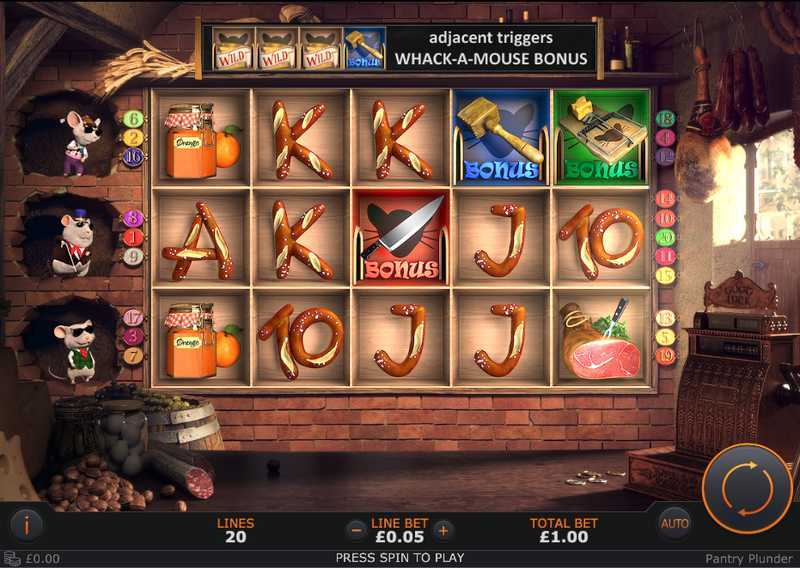
Task: Decrease the line bet with minus
Action: pos(356,530)
